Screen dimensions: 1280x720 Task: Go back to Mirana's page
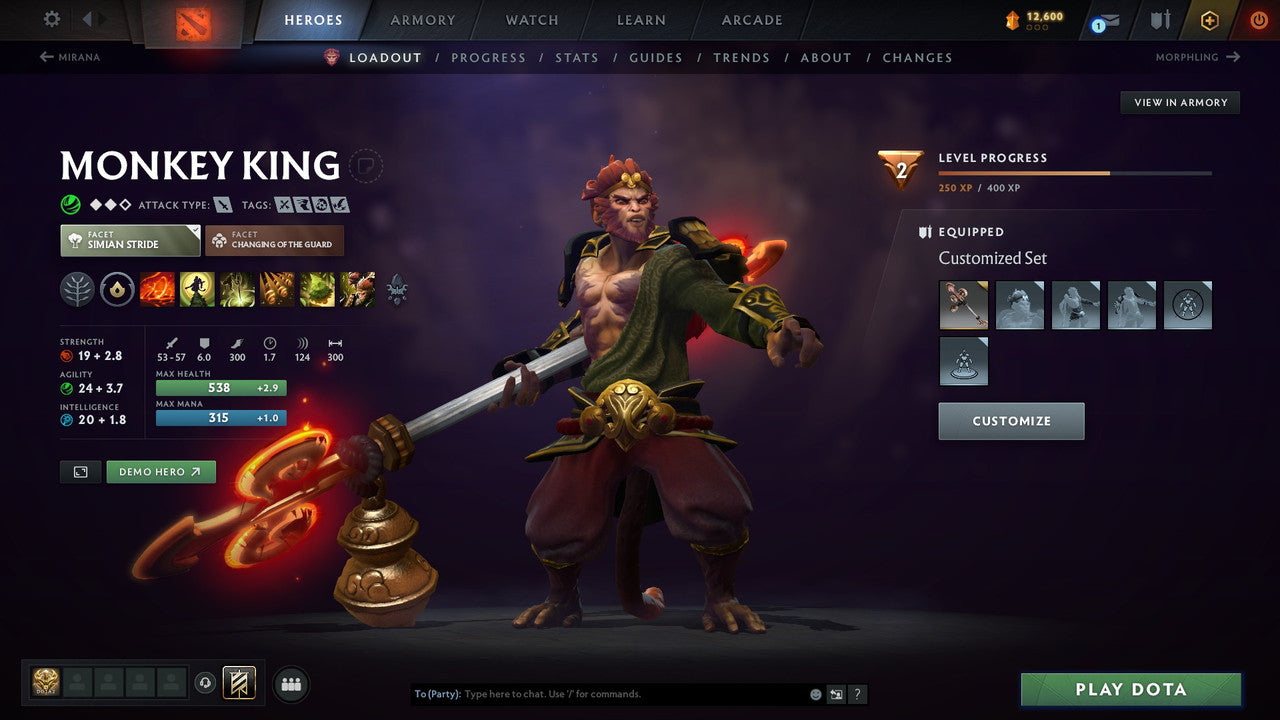coord(70,57)
